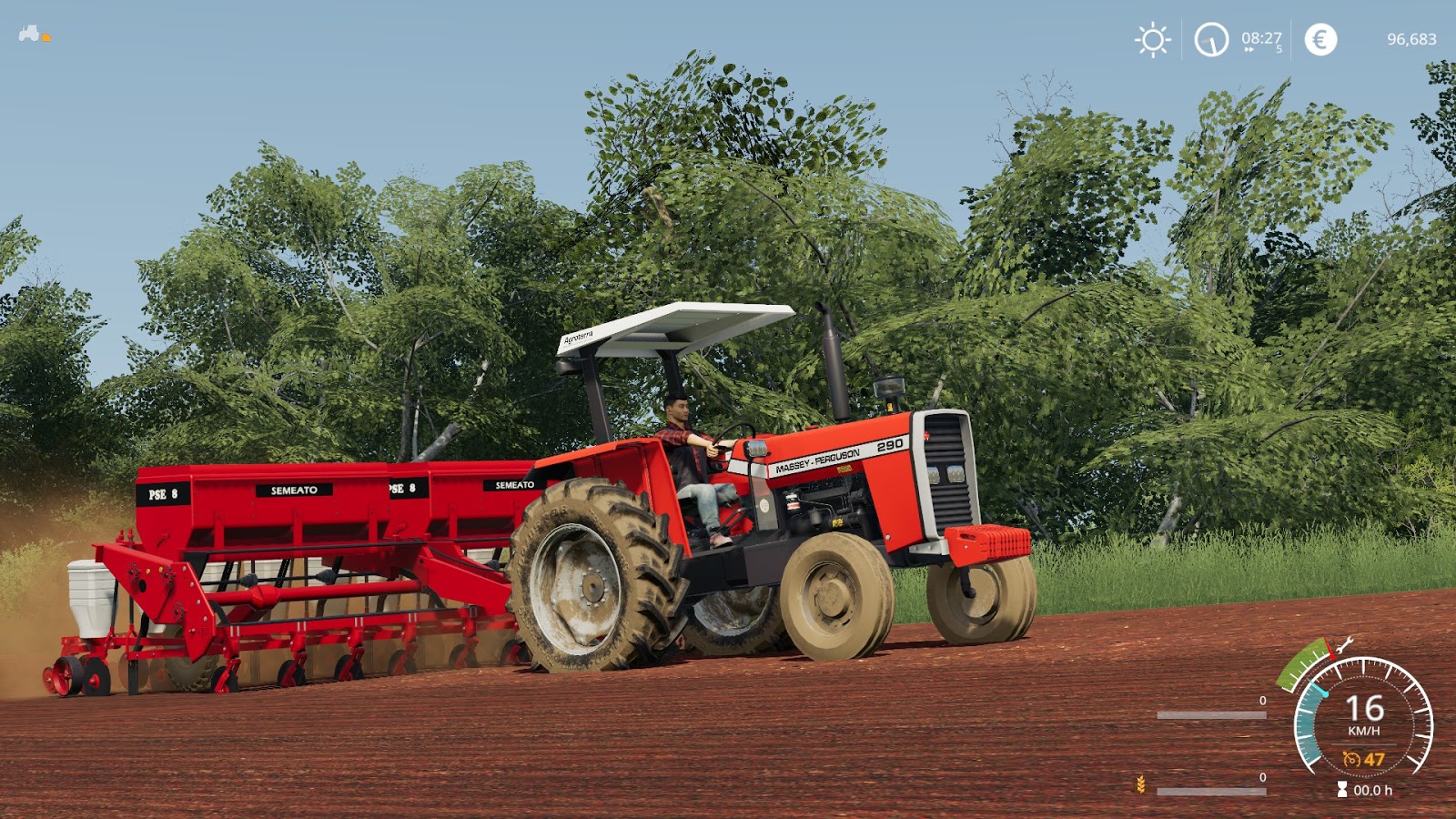
Task: Select the cruise control icon beside 47
Action: tap(1352, 759)
